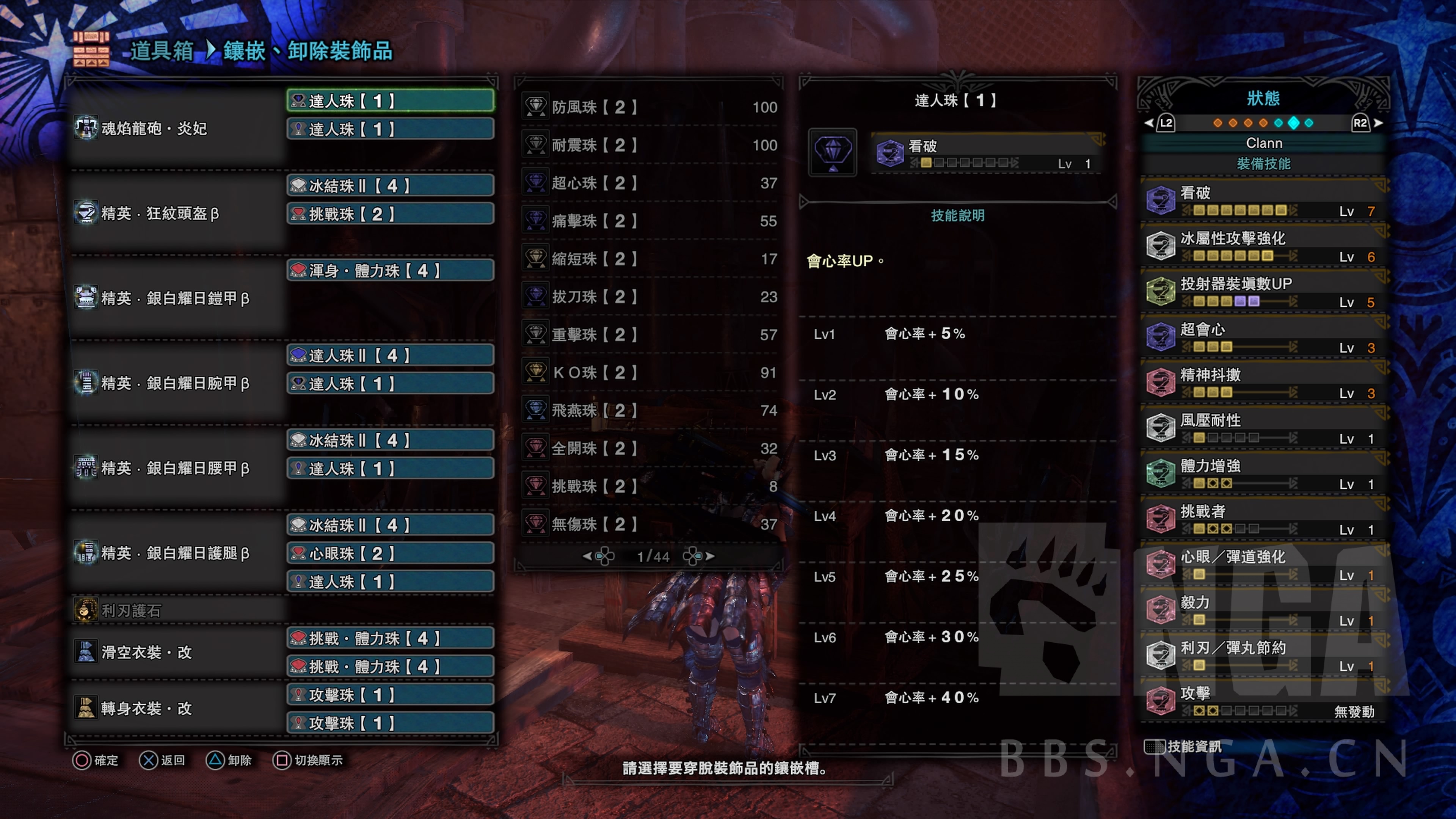Select the 全開珠【2】 decoration

tap(650, 448)
